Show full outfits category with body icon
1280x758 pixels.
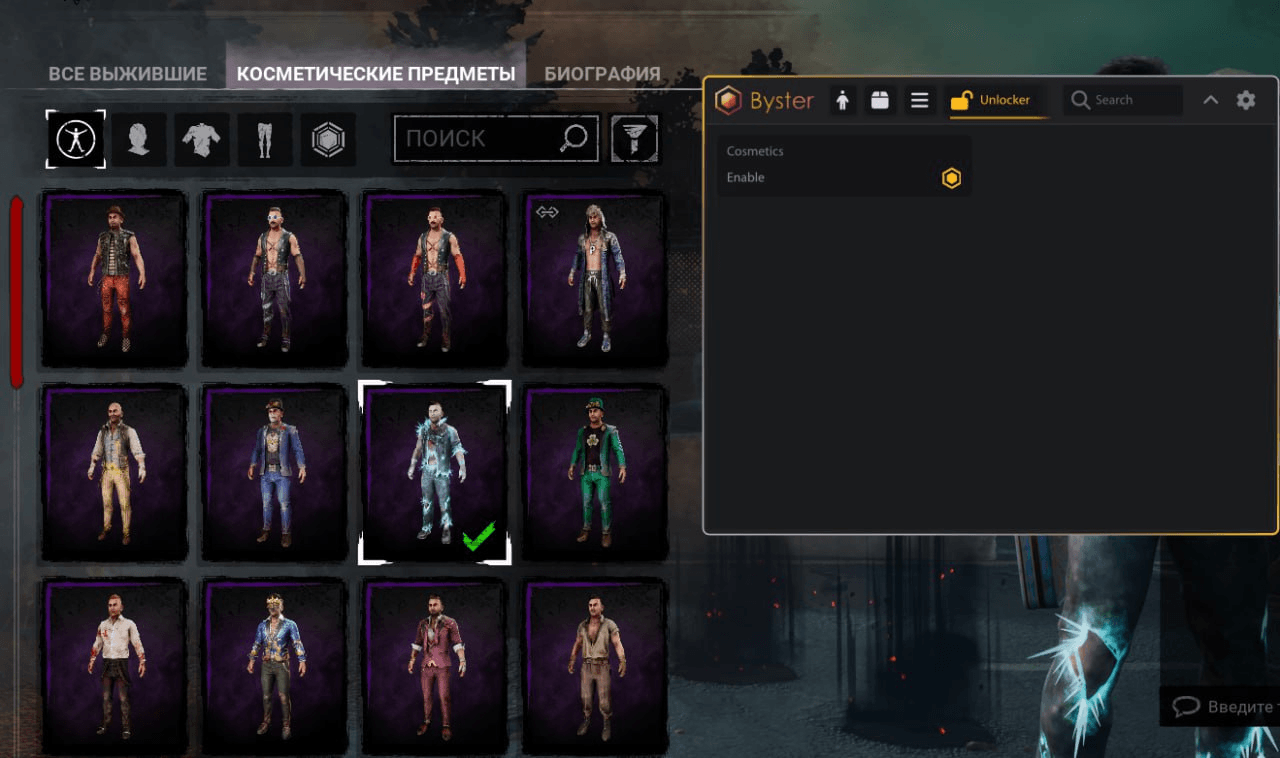tap(76, 139)
